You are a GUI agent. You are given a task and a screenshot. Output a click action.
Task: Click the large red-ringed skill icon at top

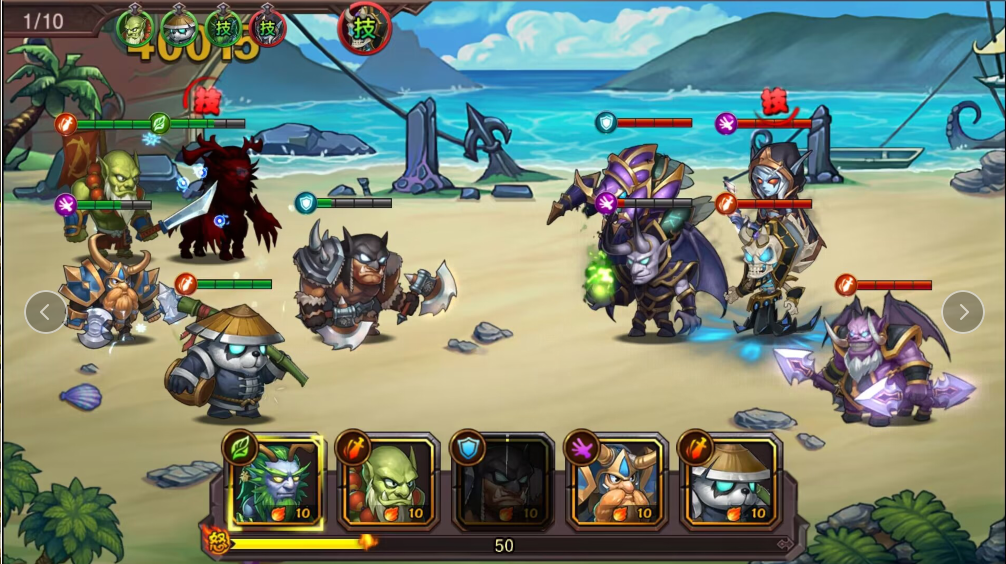click(x=365, y=28)
